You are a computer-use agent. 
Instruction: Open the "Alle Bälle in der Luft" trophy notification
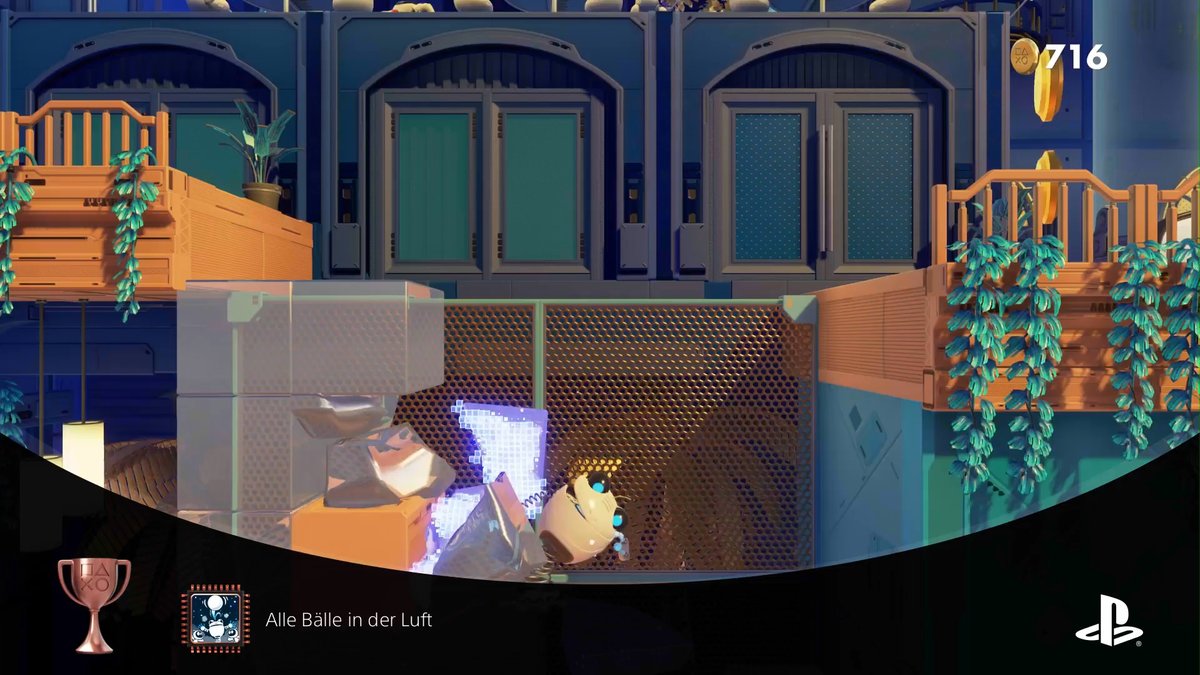click(349, 620)
